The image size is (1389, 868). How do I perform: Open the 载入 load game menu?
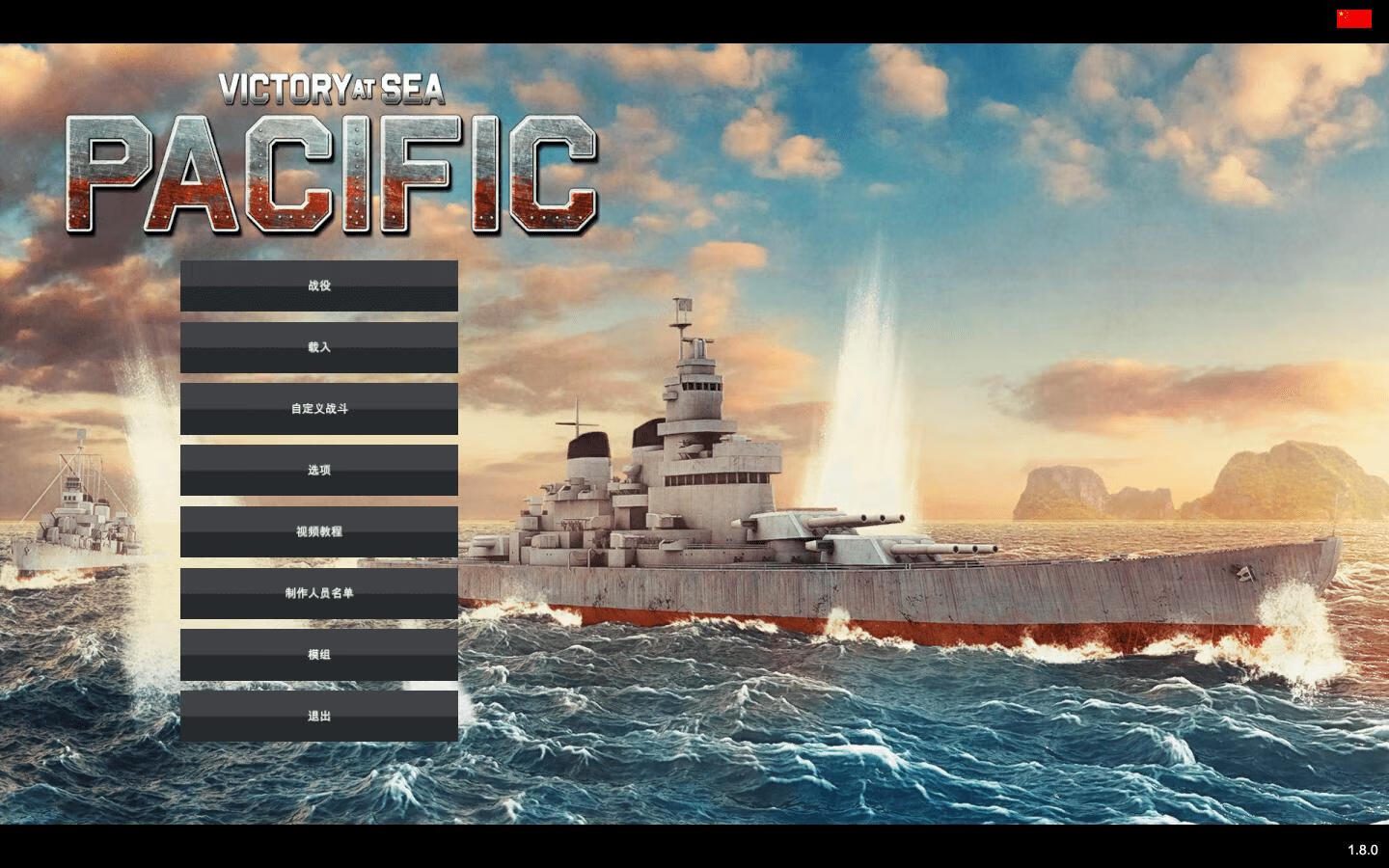(x=319, y=347)
